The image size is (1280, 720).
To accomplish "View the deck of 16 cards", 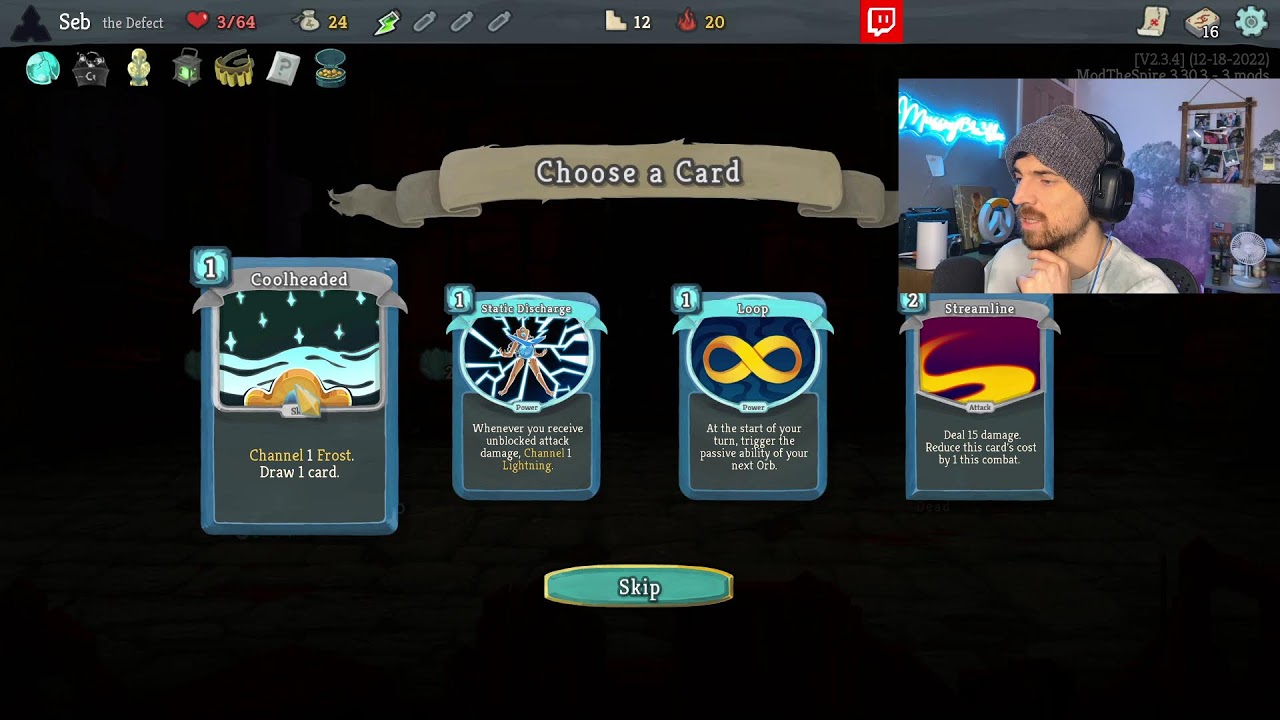I will point(1202,22).
